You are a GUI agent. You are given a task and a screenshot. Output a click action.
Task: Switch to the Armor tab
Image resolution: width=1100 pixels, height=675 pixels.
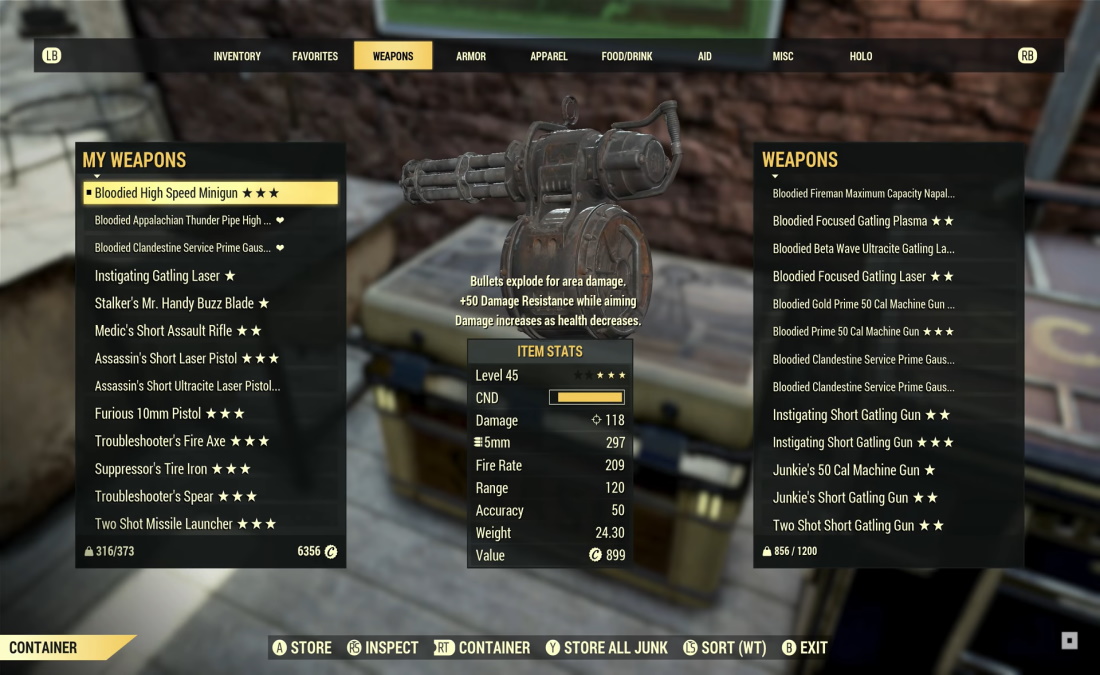click(x=471, y=56)
